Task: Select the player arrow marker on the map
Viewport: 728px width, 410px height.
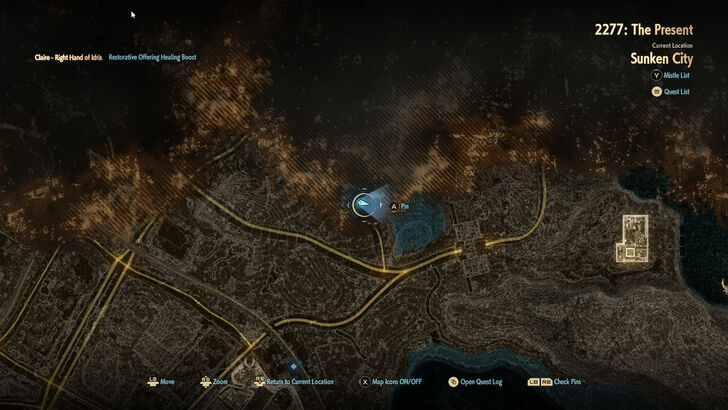Action: coord(366,205)
